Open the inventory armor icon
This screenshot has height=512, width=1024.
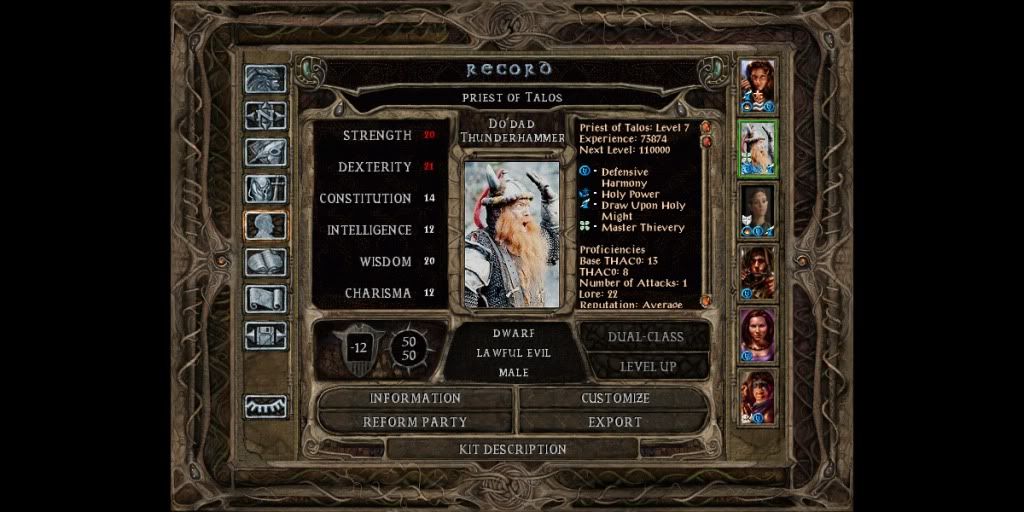266,189
